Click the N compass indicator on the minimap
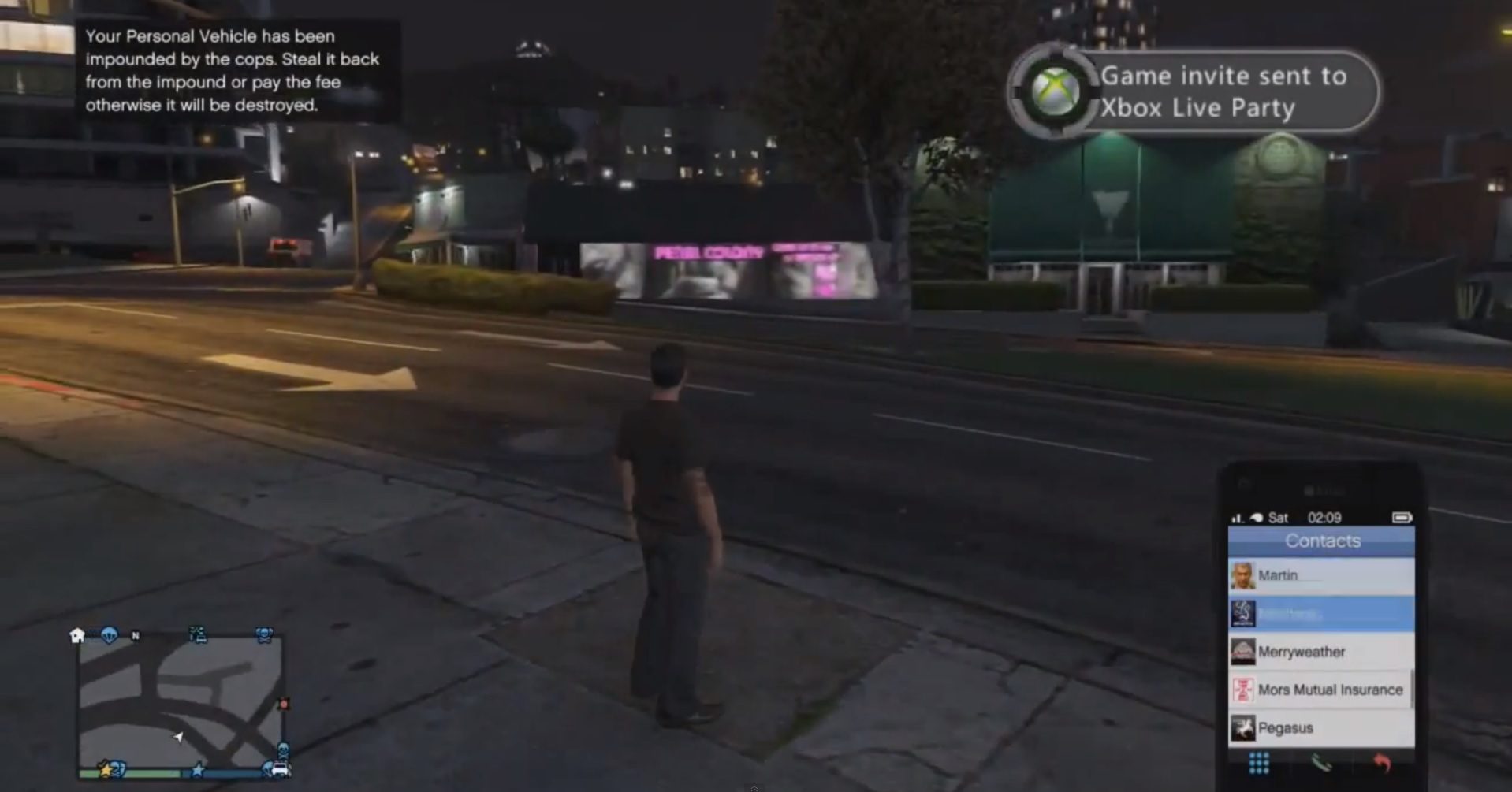Viewport: 1512px width, 792px height. (136, 636)
